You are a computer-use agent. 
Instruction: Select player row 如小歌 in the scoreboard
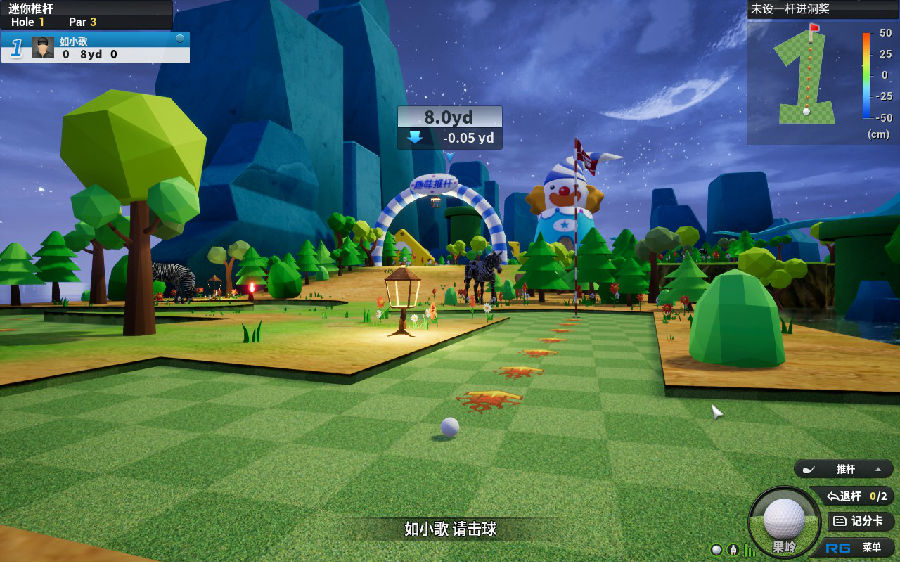point(110,47)
